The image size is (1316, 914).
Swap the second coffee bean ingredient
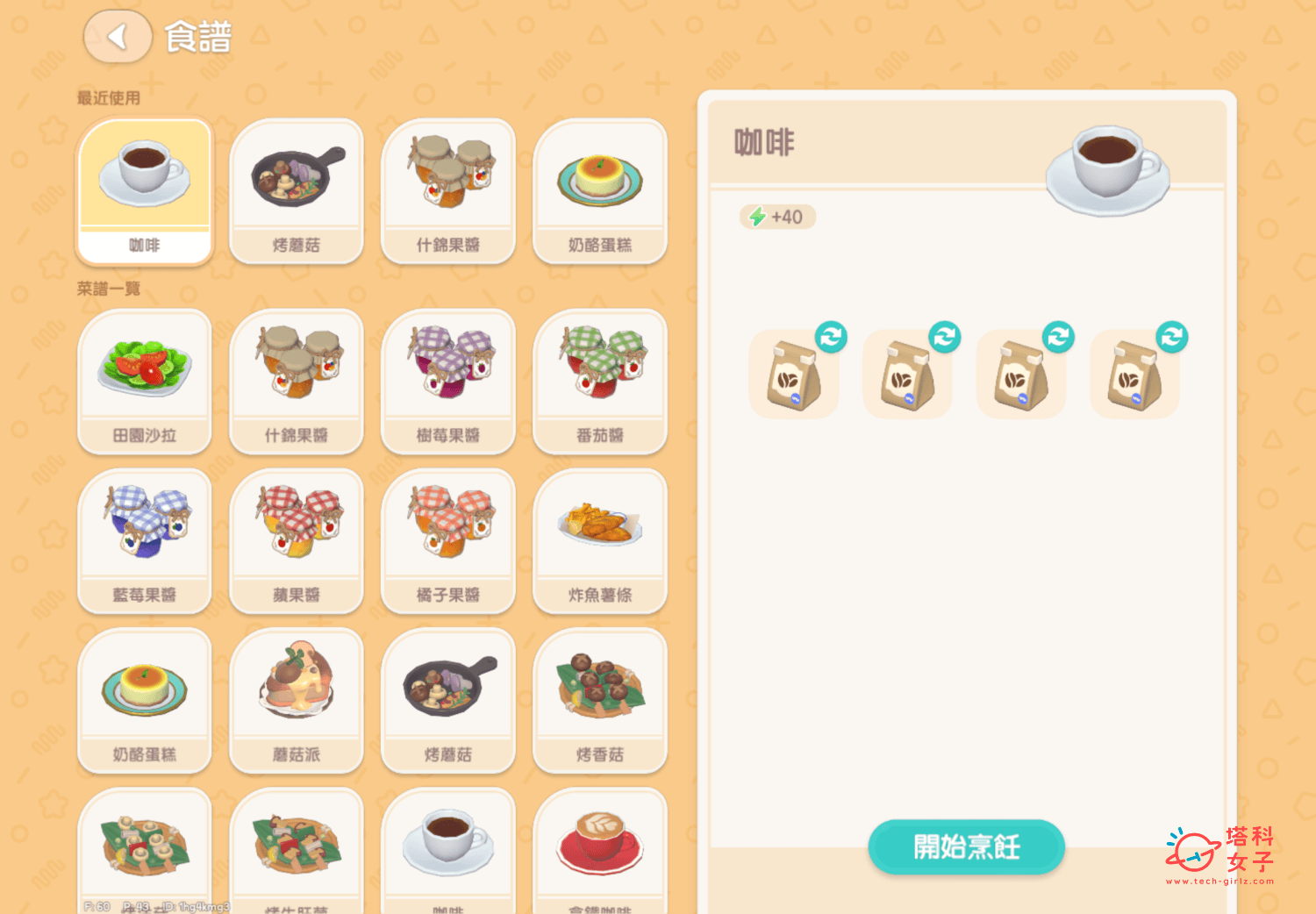coord(944,338)
